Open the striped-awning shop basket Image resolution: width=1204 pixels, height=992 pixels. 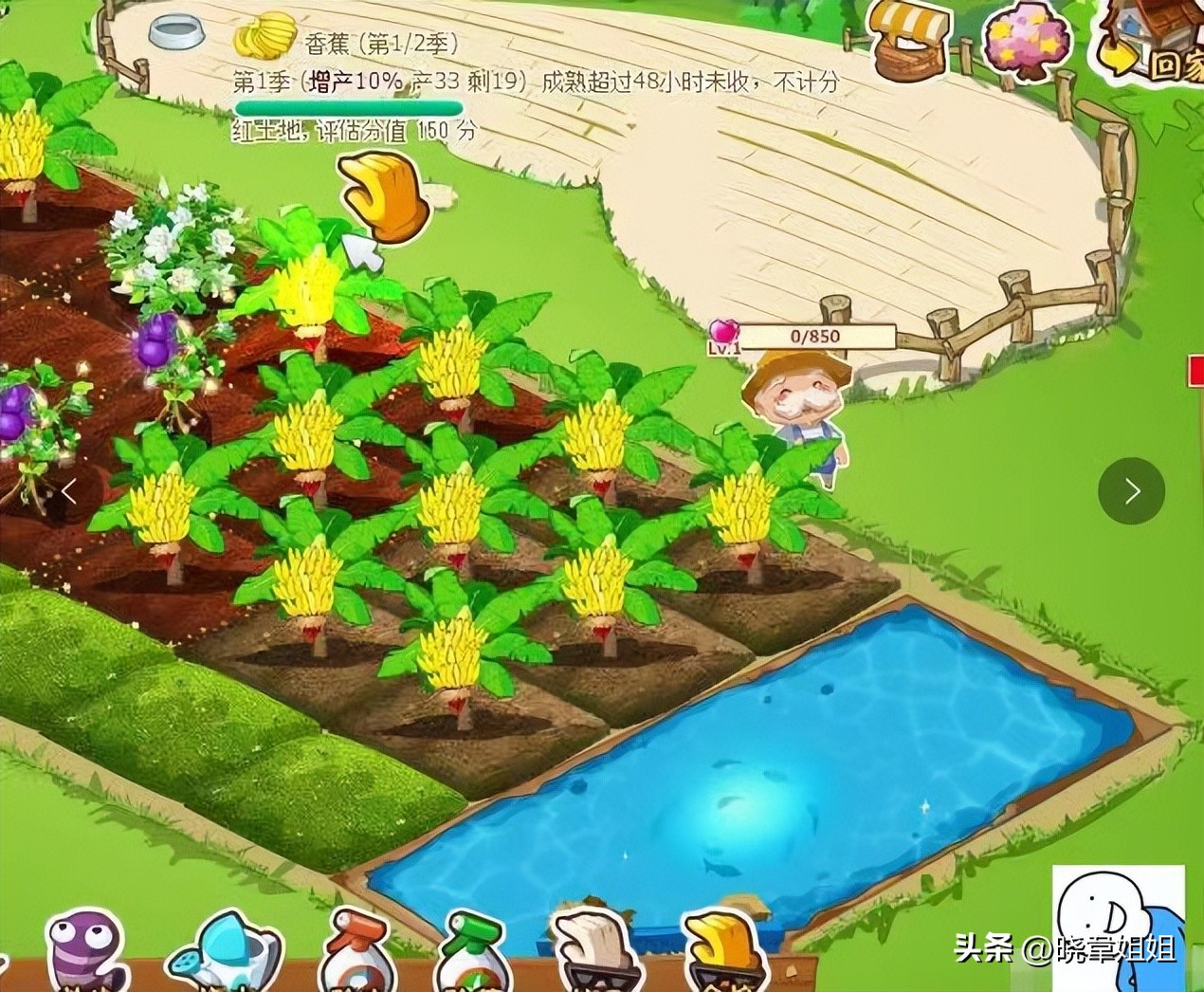tap(907, 38)
